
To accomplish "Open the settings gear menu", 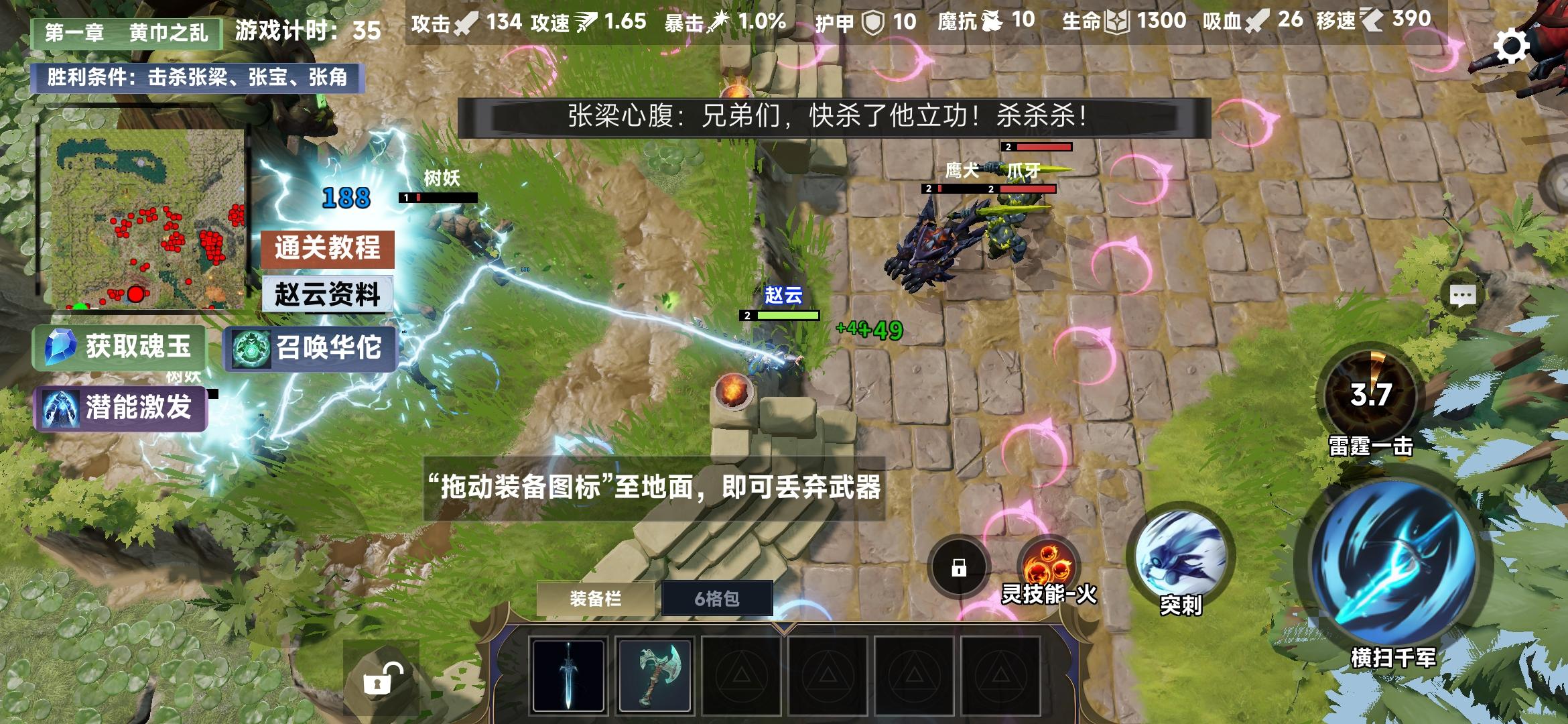I will click(x=1512, y=45).
